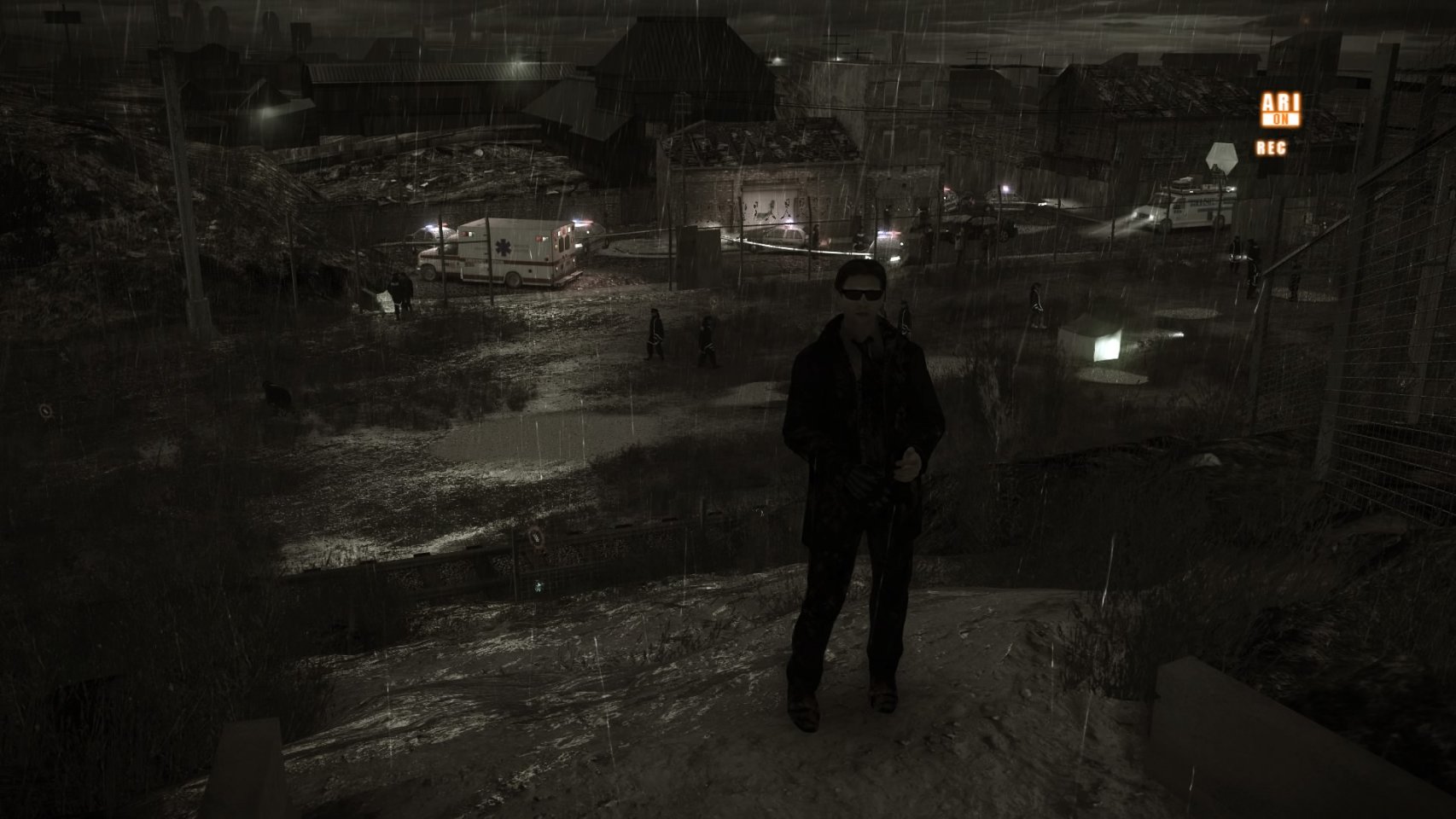Toggle the ARI ON indicator
Viewport: 1456px width, 819px height.
click(x=1279, y=110)
